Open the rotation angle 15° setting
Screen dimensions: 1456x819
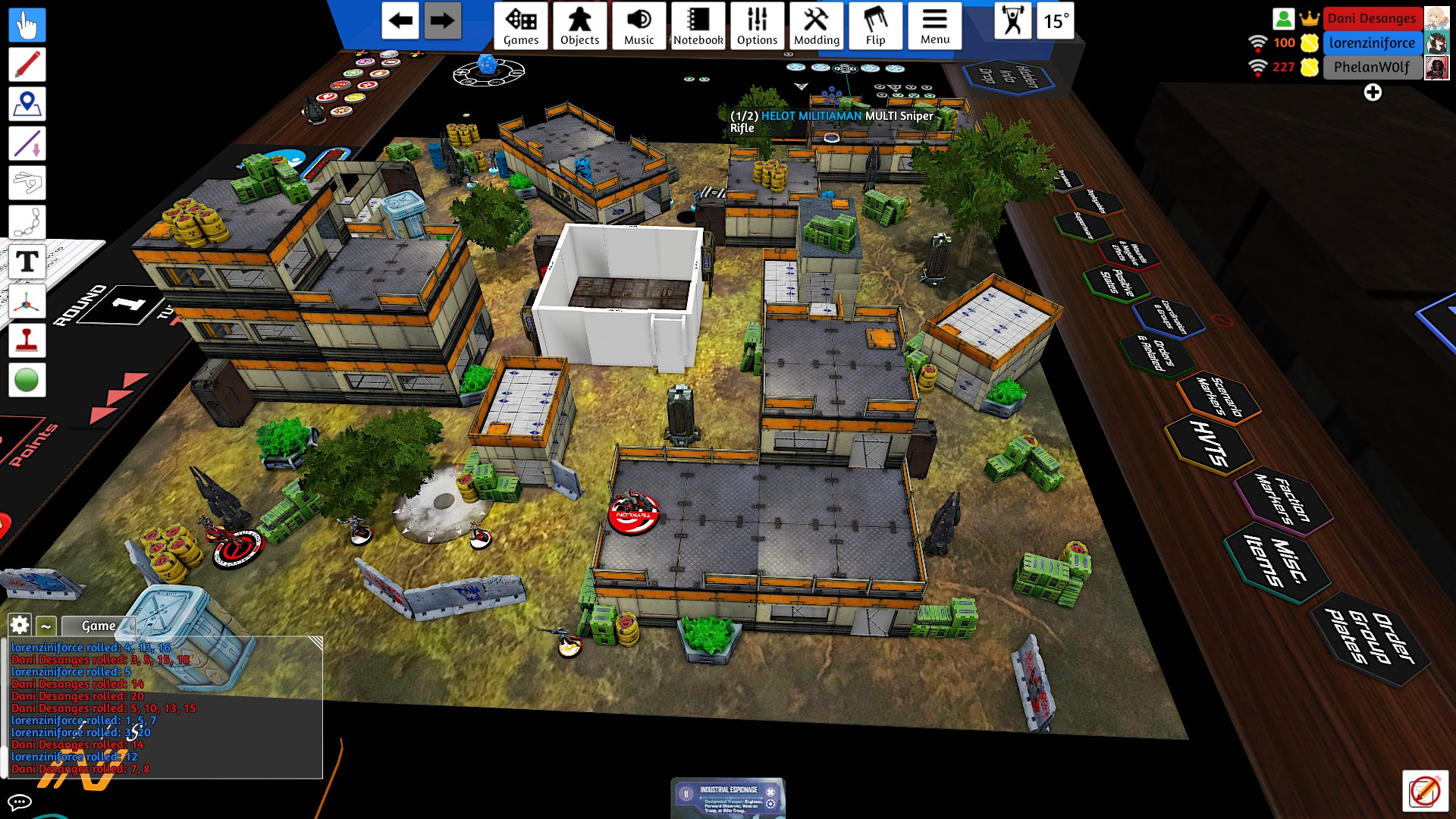(1056, 21)
